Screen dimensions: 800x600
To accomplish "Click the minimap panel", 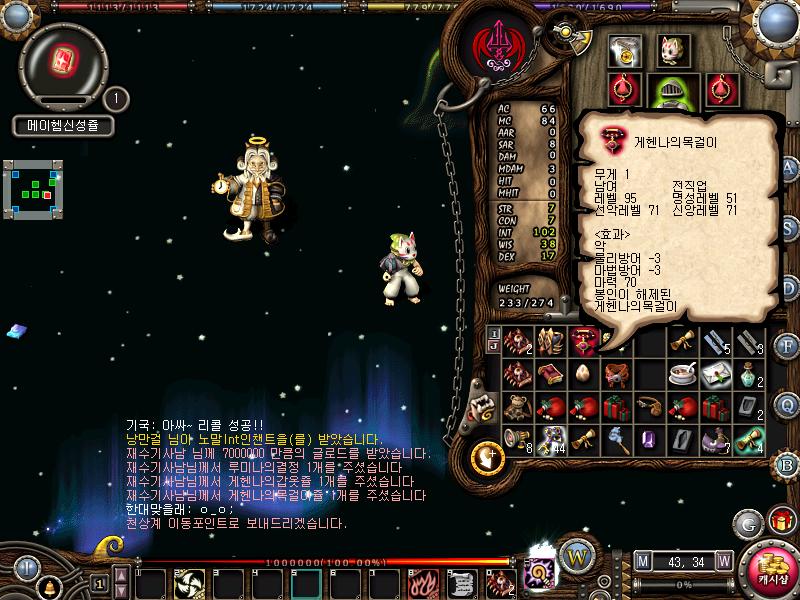I will pyautogui.click(x=33, y=187).
